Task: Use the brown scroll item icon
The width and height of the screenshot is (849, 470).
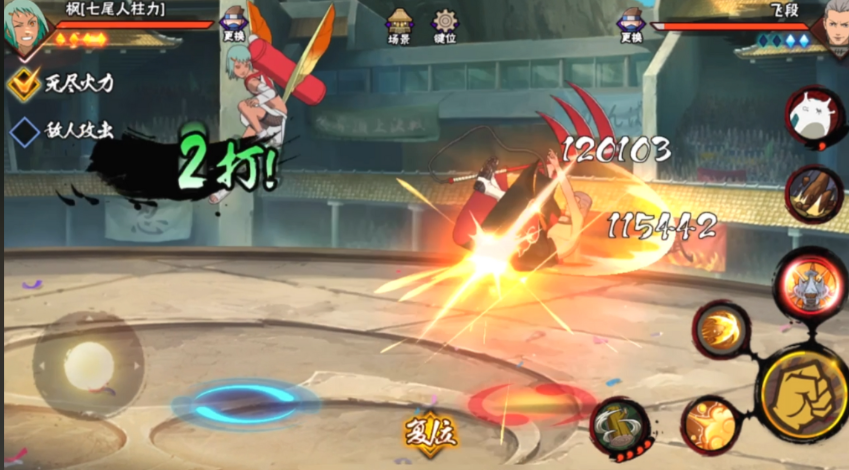Action: [x=811, y=192]
